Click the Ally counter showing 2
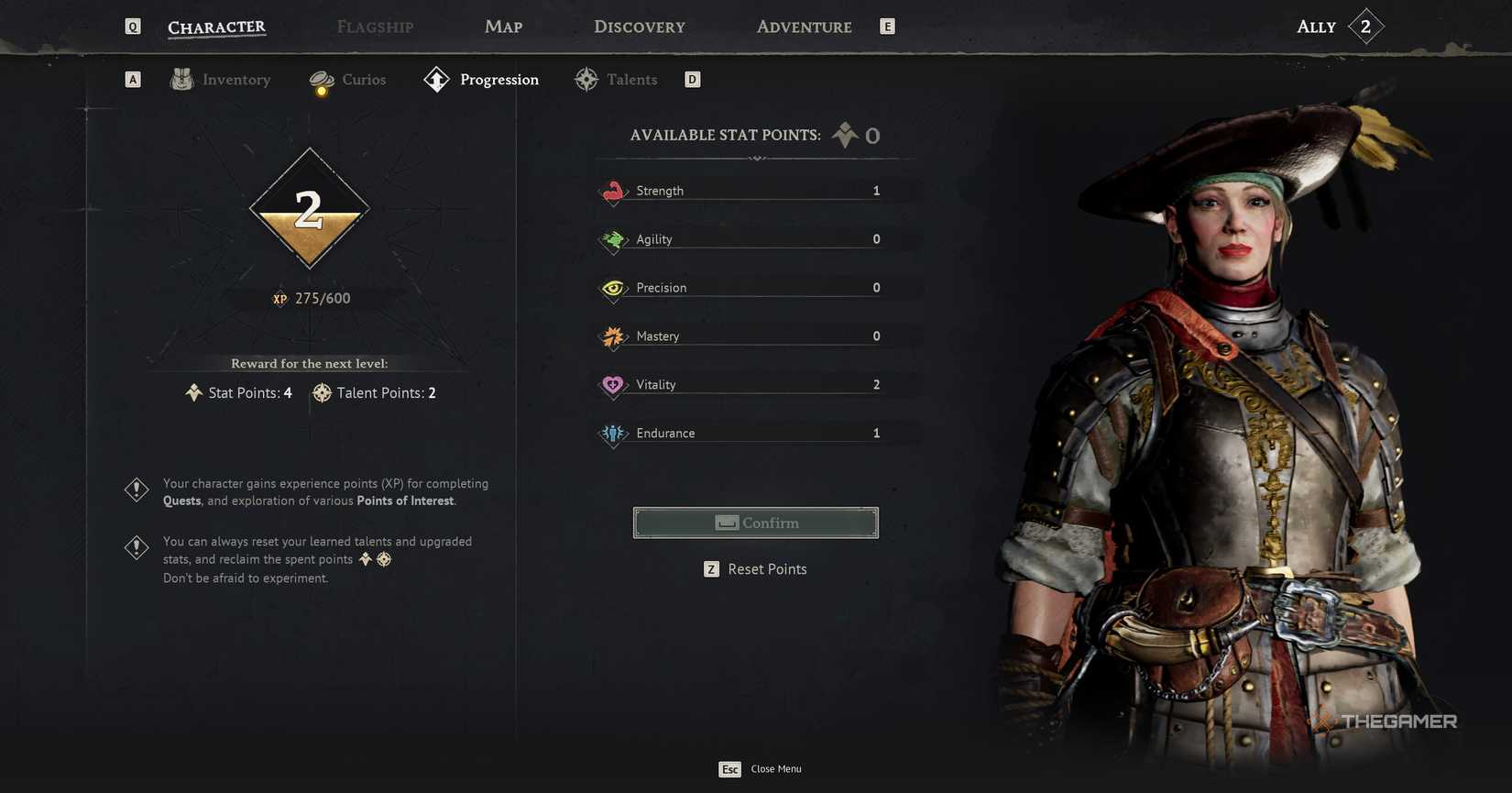 coord(1365,26)
